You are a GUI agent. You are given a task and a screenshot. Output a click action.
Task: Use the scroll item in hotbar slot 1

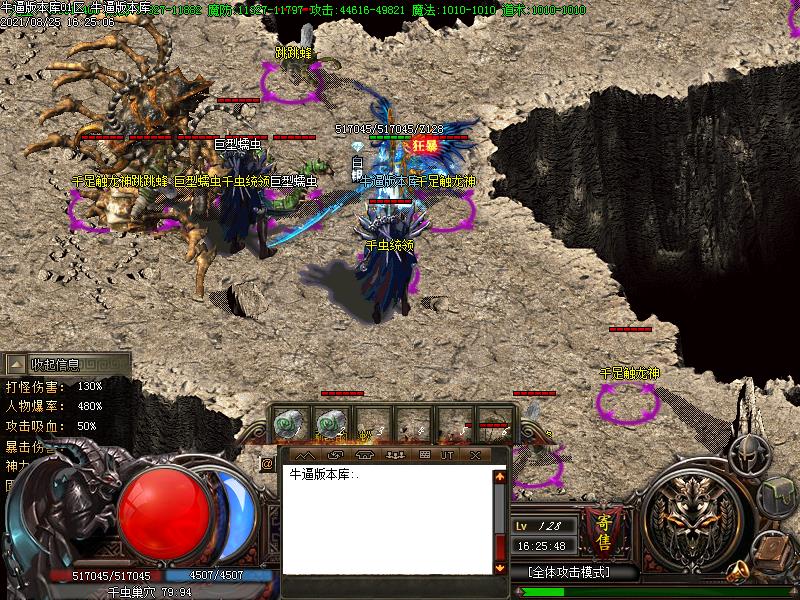pyautogui.click(x=290, y=424)
